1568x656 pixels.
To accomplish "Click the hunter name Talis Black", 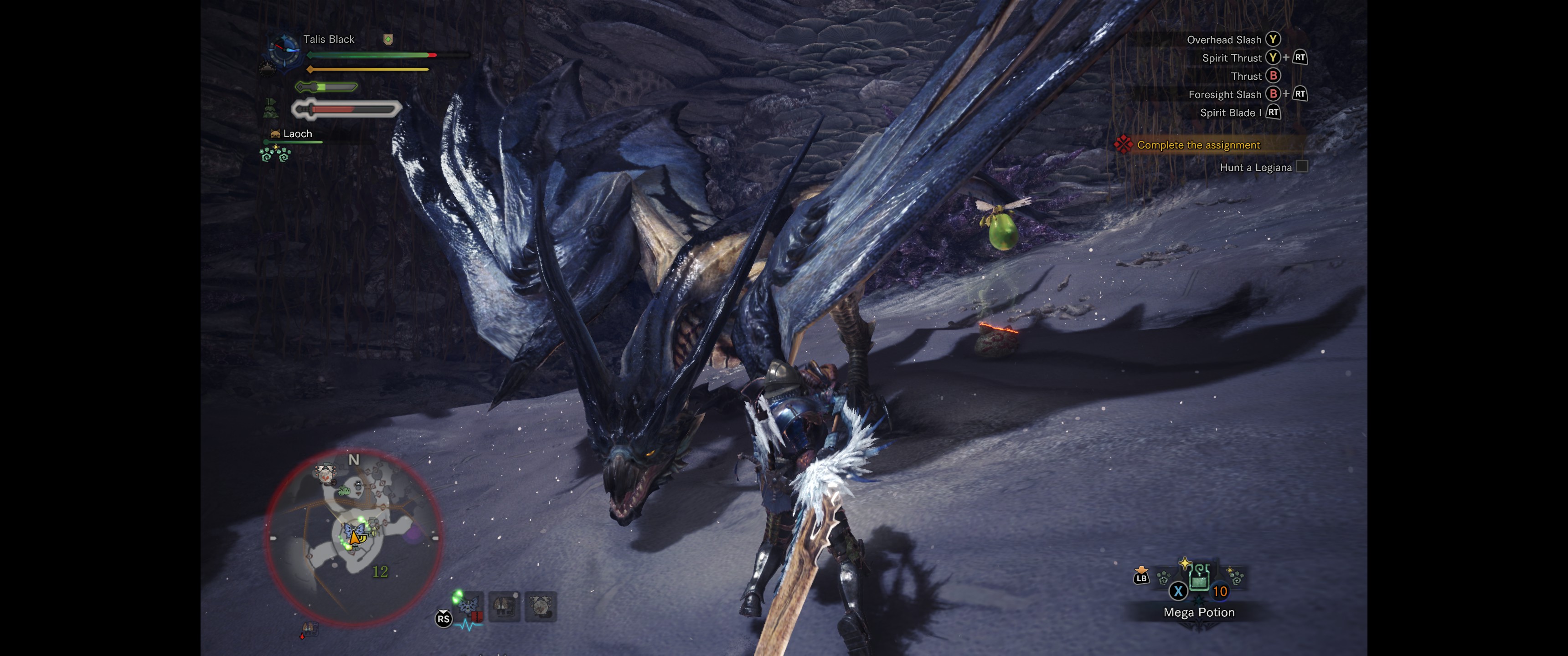I will (x=328, y=40).
